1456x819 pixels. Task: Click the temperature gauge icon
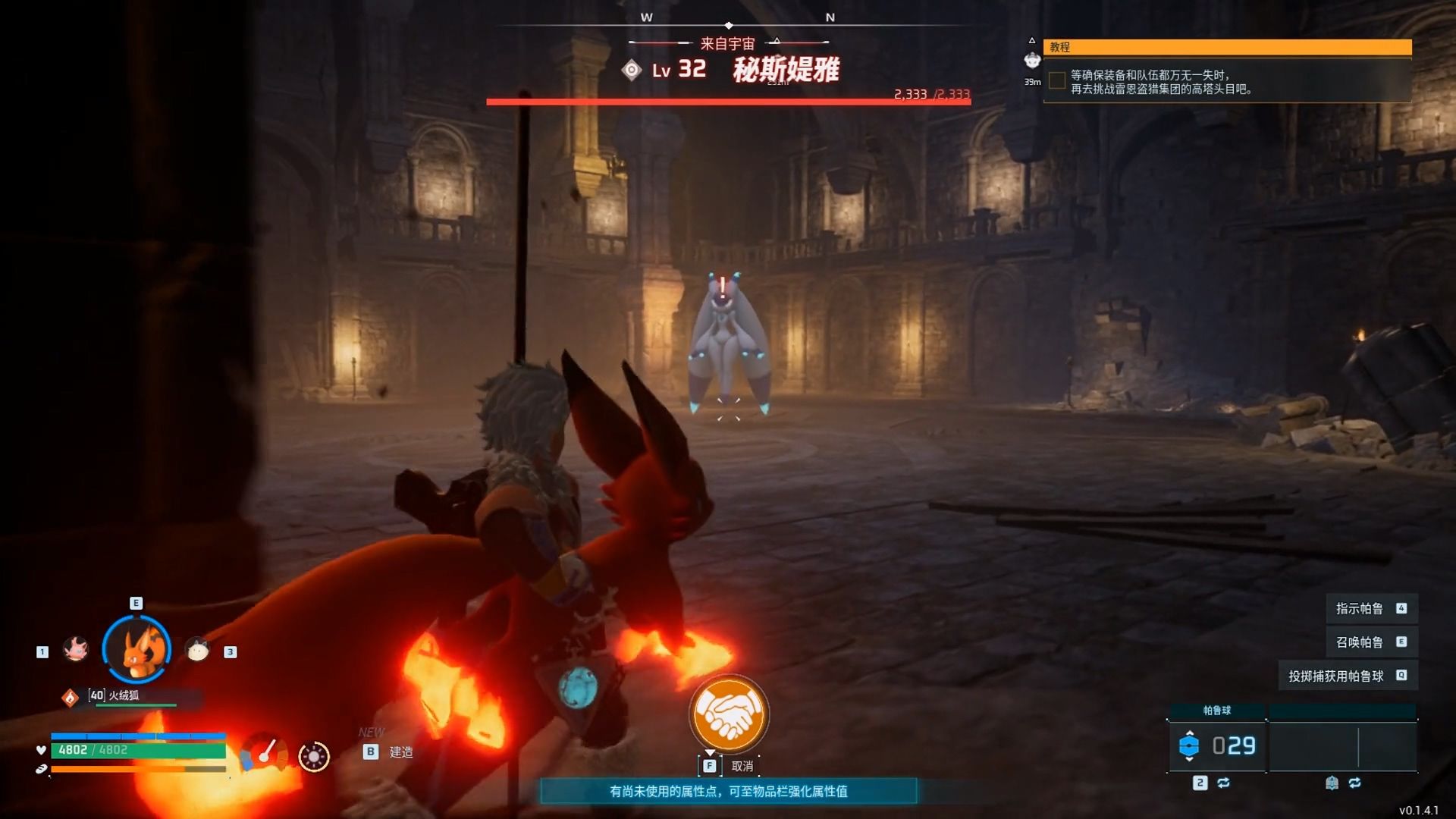(264, 753)
